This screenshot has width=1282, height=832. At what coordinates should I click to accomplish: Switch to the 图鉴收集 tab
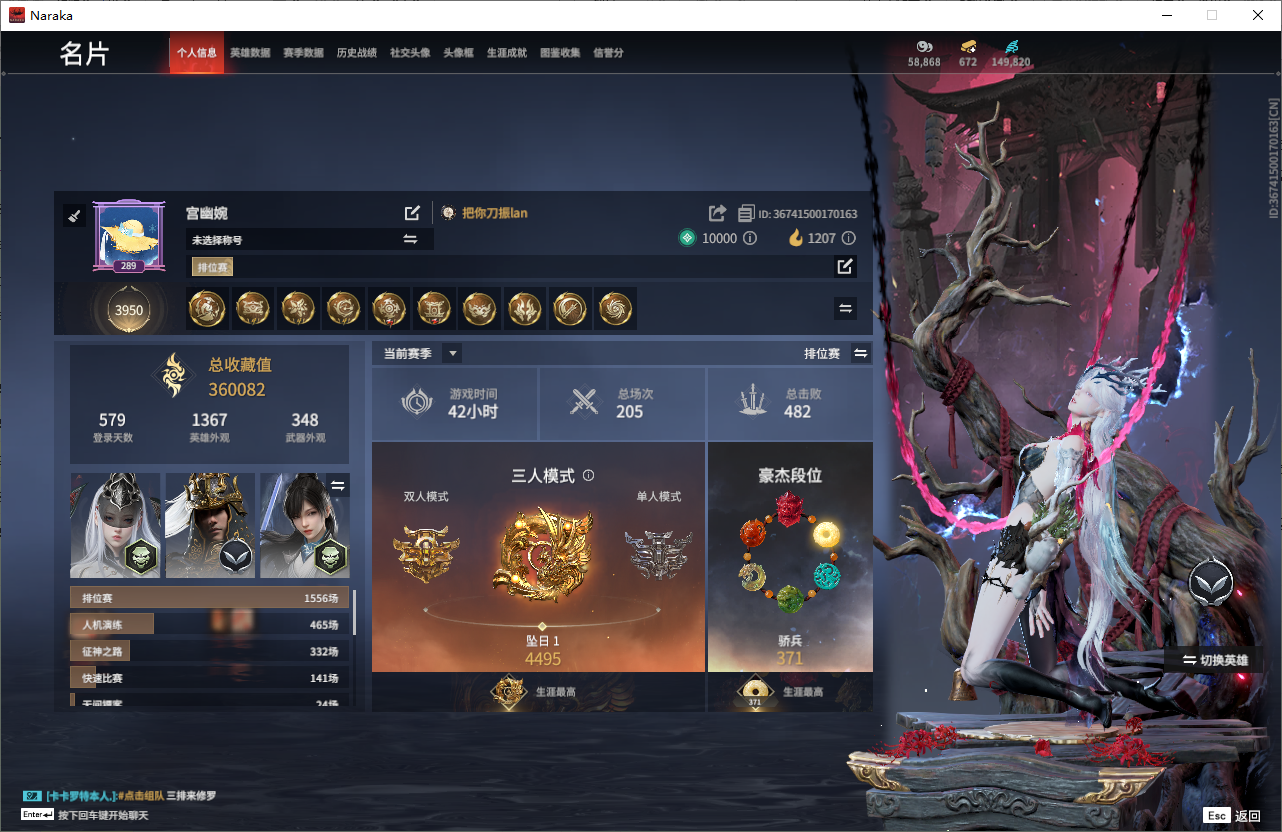(560, 53)
